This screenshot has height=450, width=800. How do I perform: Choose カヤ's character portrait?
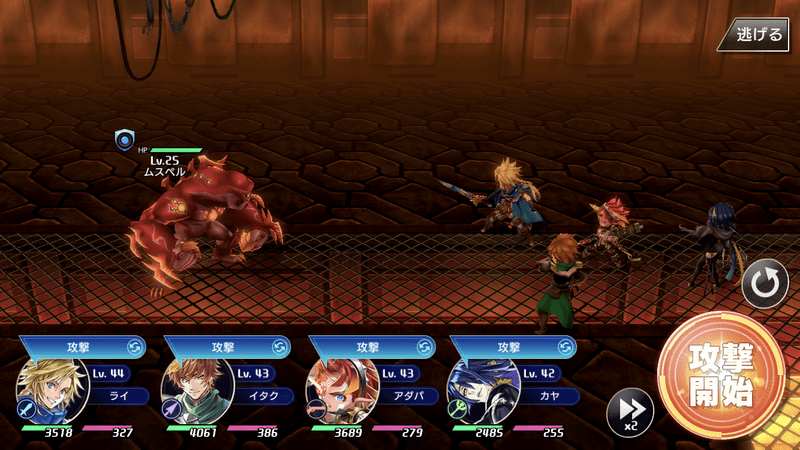[484, 389]
